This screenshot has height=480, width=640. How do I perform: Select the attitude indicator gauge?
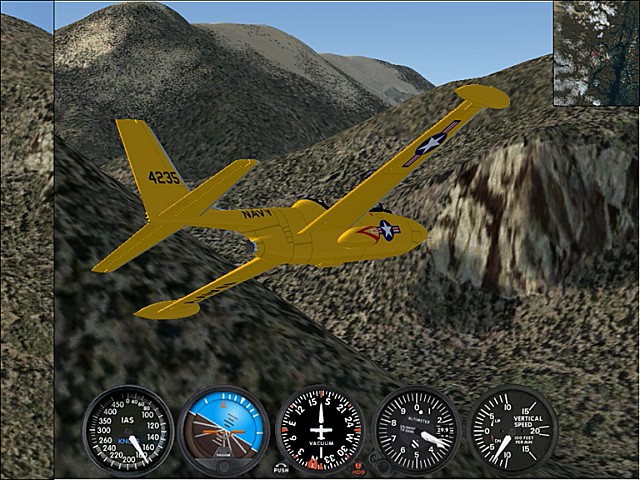pyautogui.click(x=224, y=431)
